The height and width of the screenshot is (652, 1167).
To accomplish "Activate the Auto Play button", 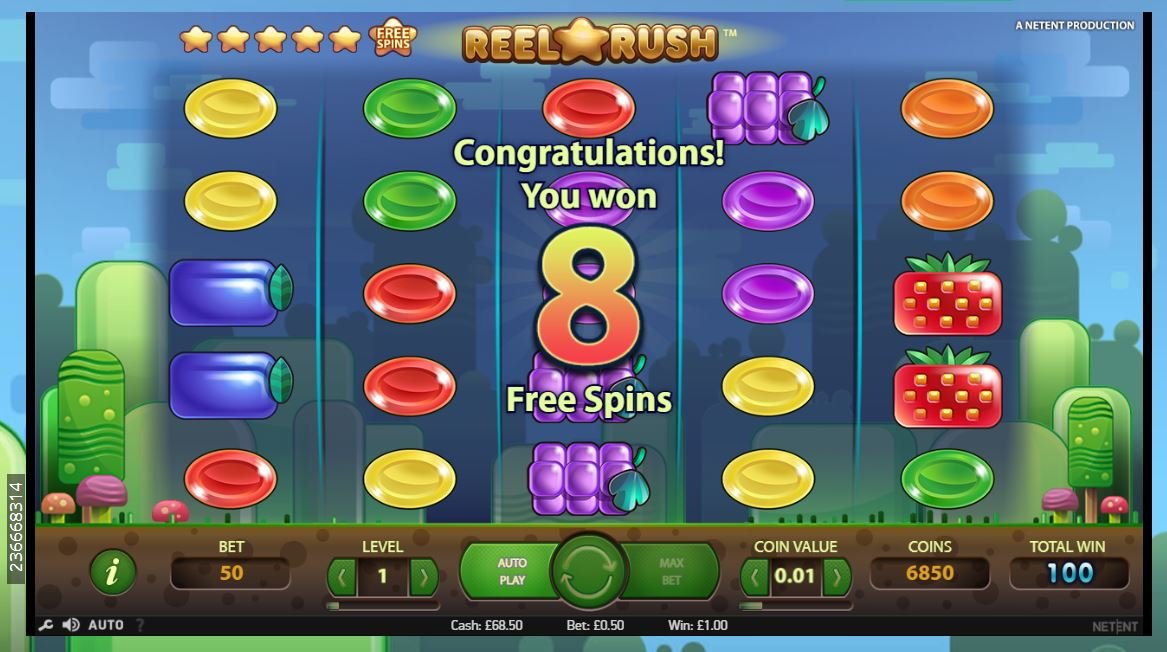I will [x=511, y=571].
